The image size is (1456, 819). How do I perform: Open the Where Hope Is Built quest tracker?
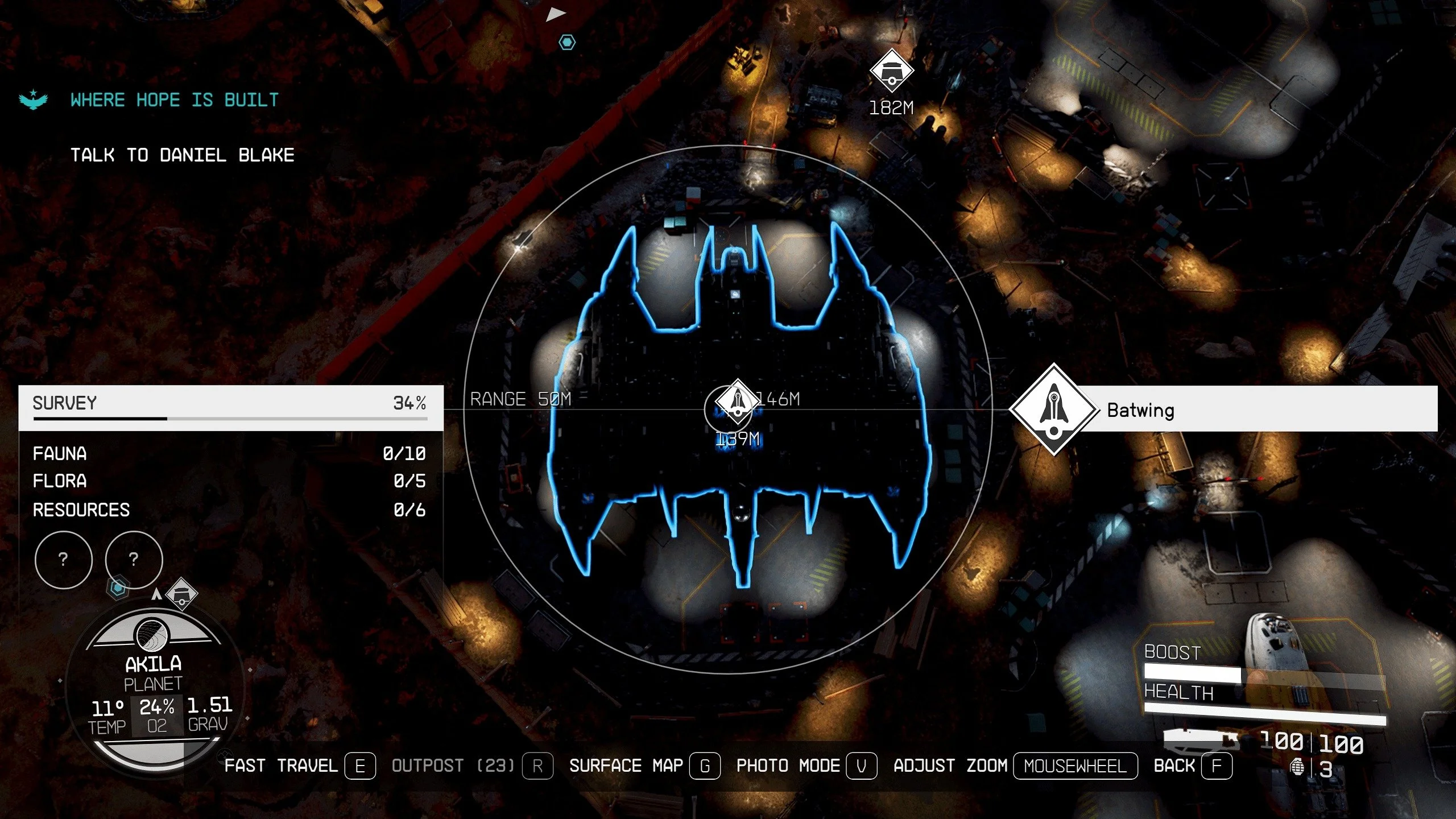174,100
